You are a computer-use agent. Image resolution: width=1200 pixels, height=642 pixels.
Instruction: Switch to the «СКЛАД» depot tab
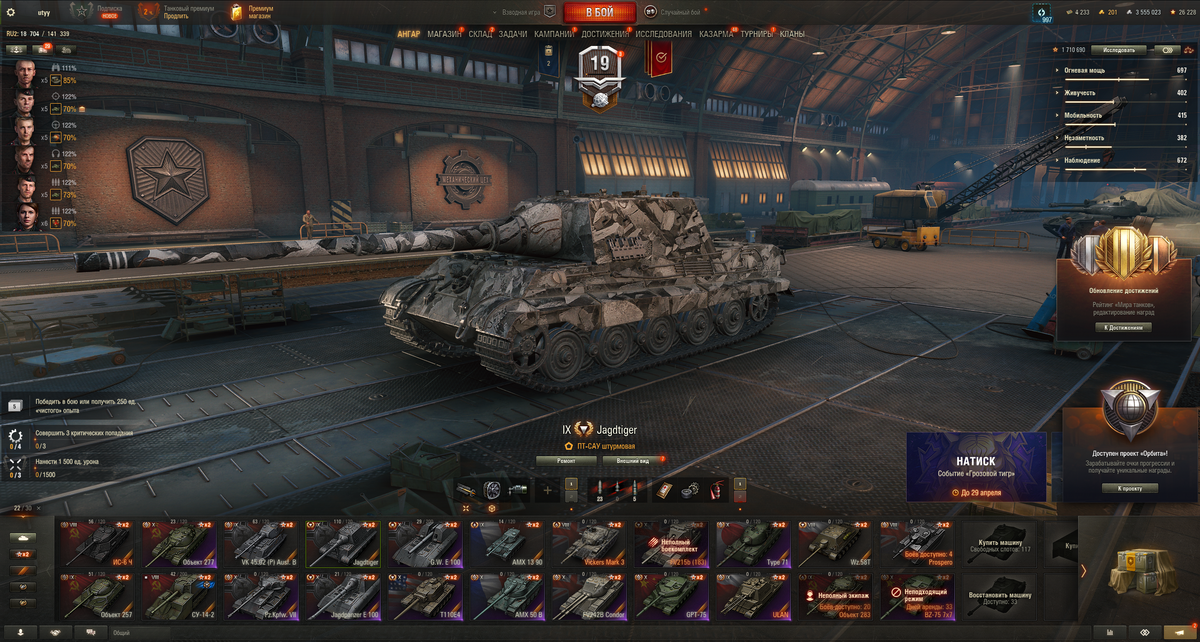480,34
